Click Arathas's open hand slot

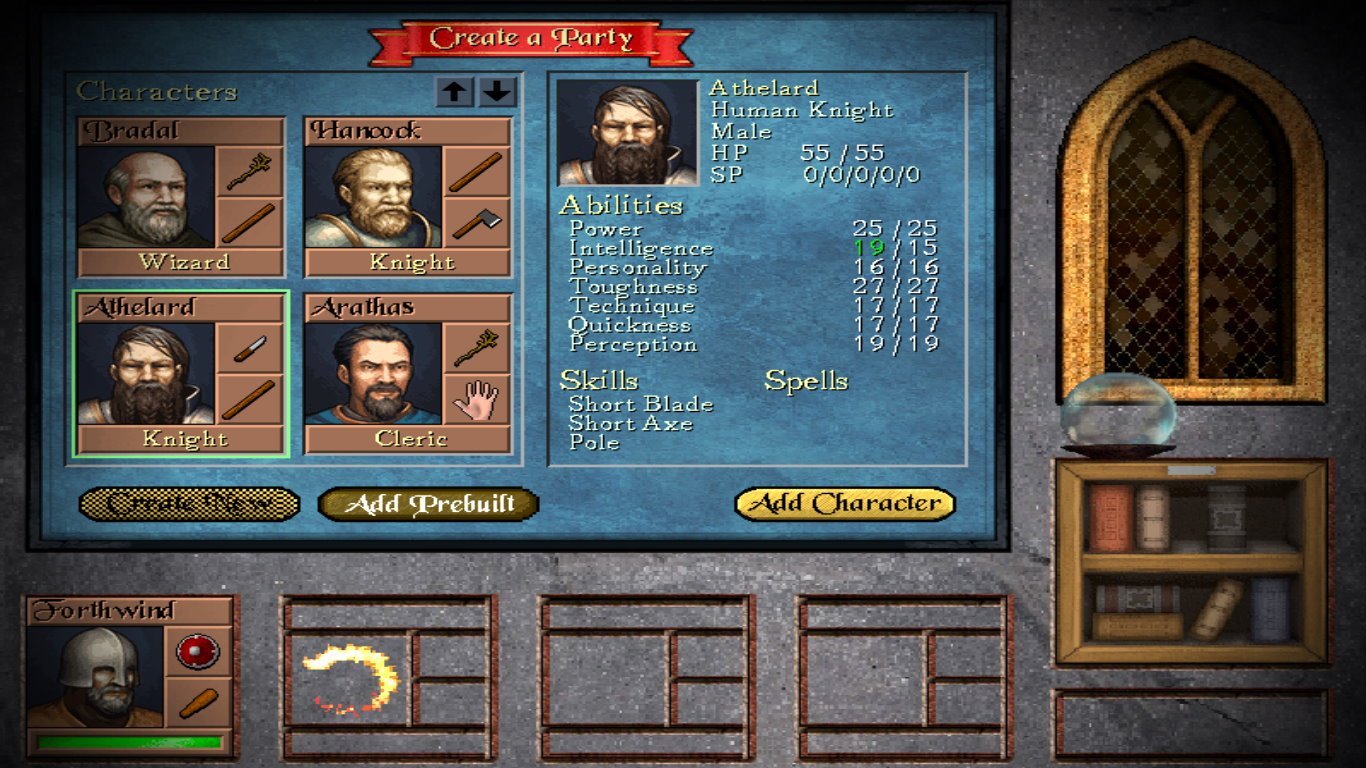click(476, 399)
